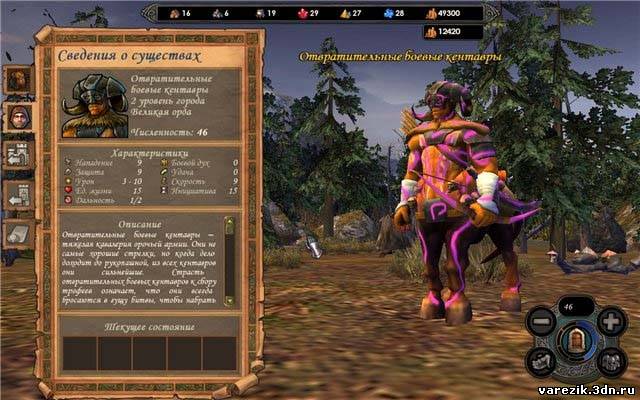This screenshot has height=400, width=640.
Task: Open the horned creature portrait tab
Action: 18,79
